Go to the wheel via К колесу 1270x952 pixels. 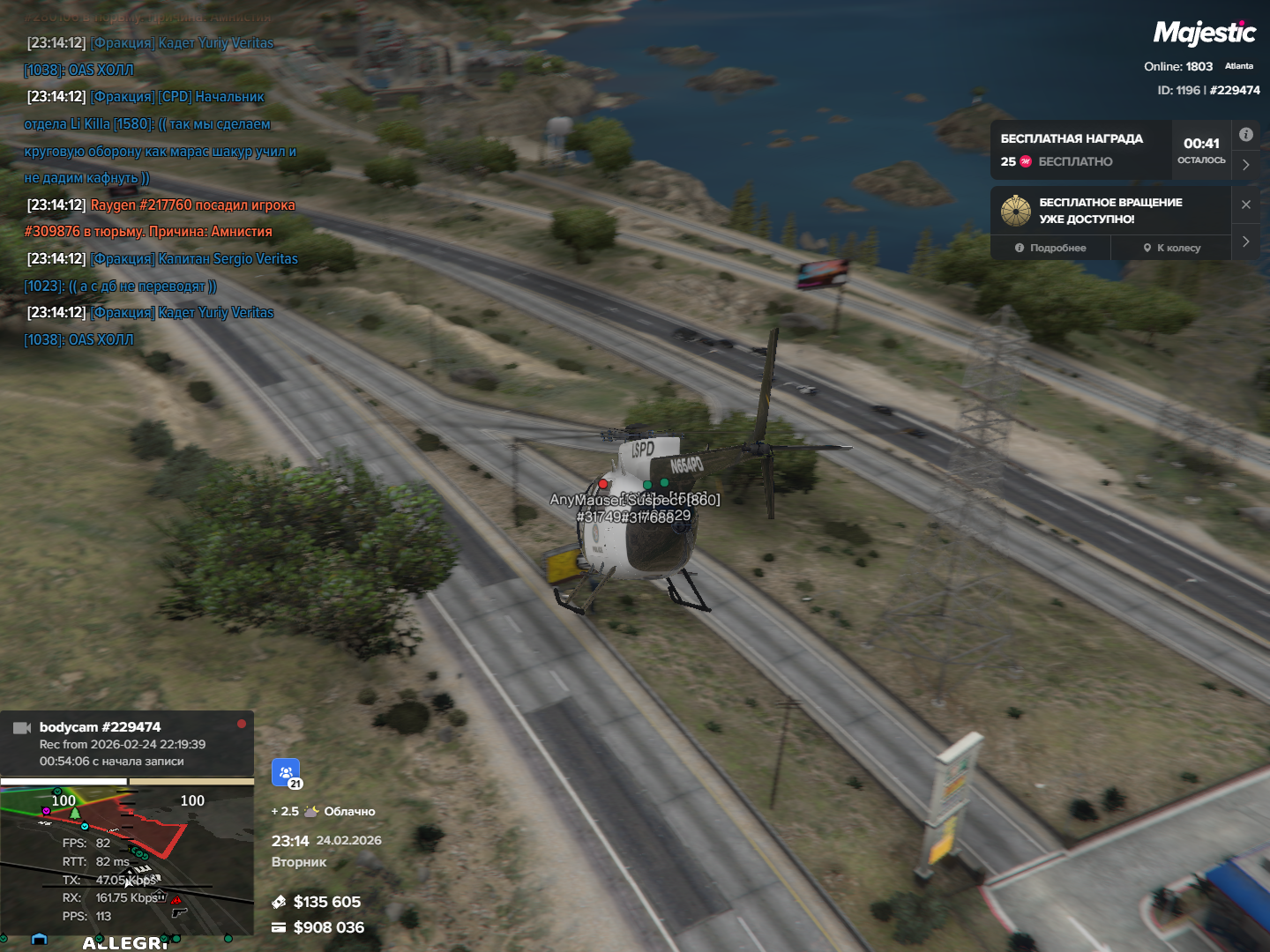point(1172,248)
